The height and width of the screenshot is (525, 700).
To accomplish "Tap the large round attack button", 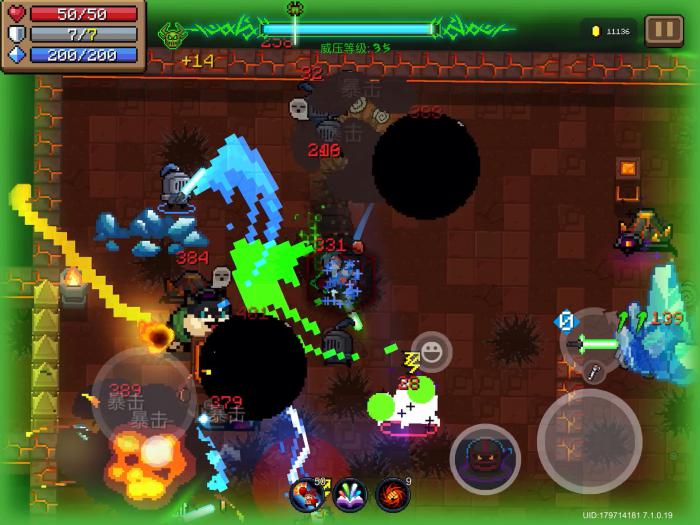I will (589, 439).
